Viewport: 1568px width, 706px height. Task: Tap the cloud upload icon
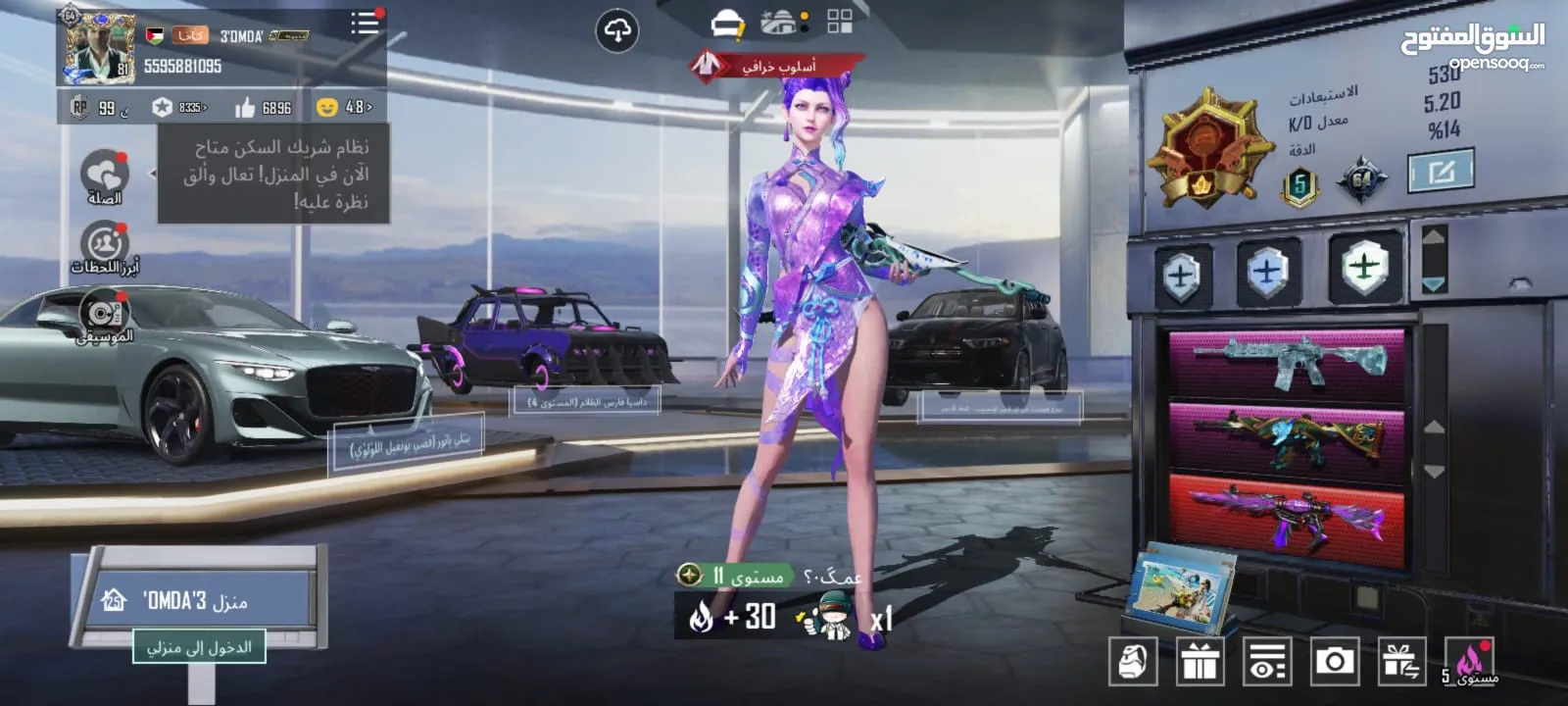tap(617, 31)
